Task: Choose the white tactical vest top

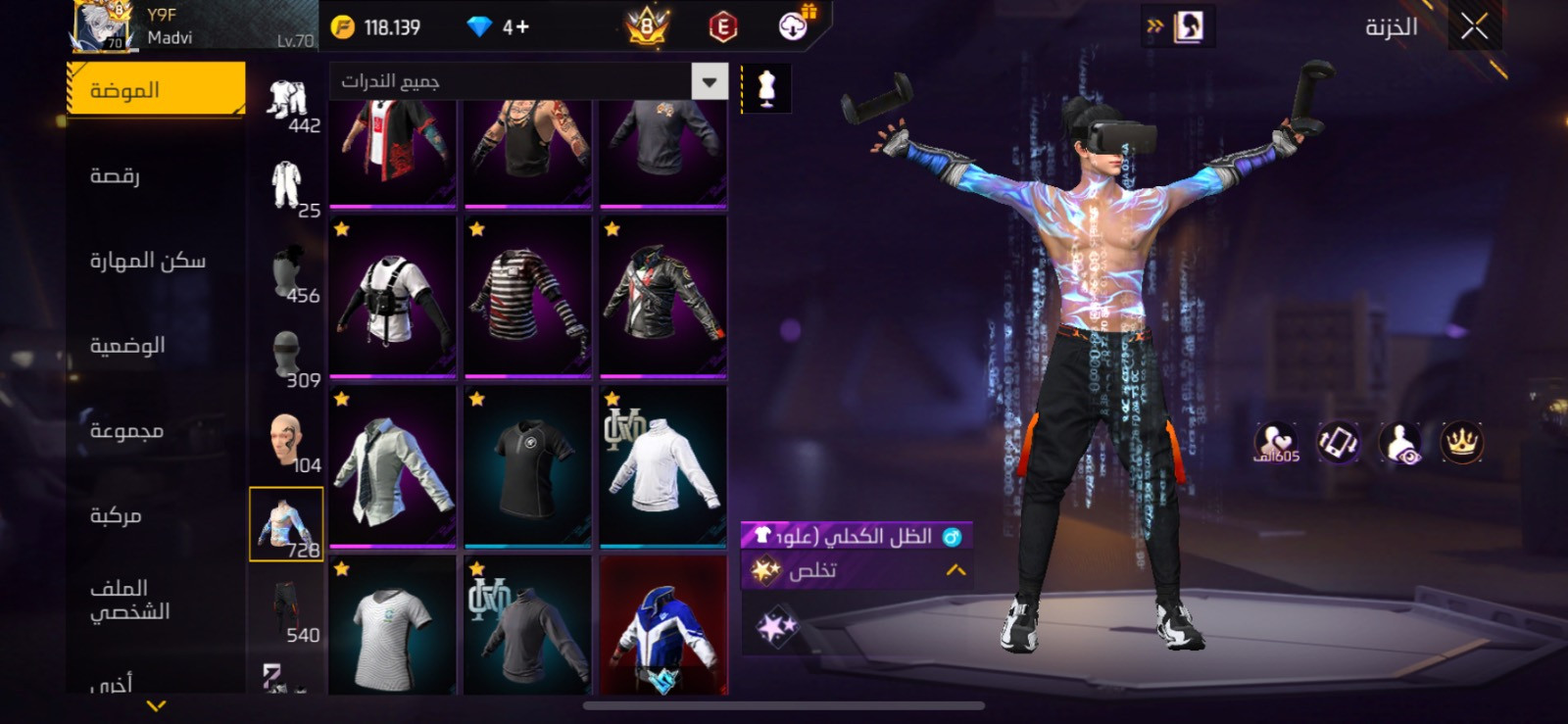Action: [392, 296]
